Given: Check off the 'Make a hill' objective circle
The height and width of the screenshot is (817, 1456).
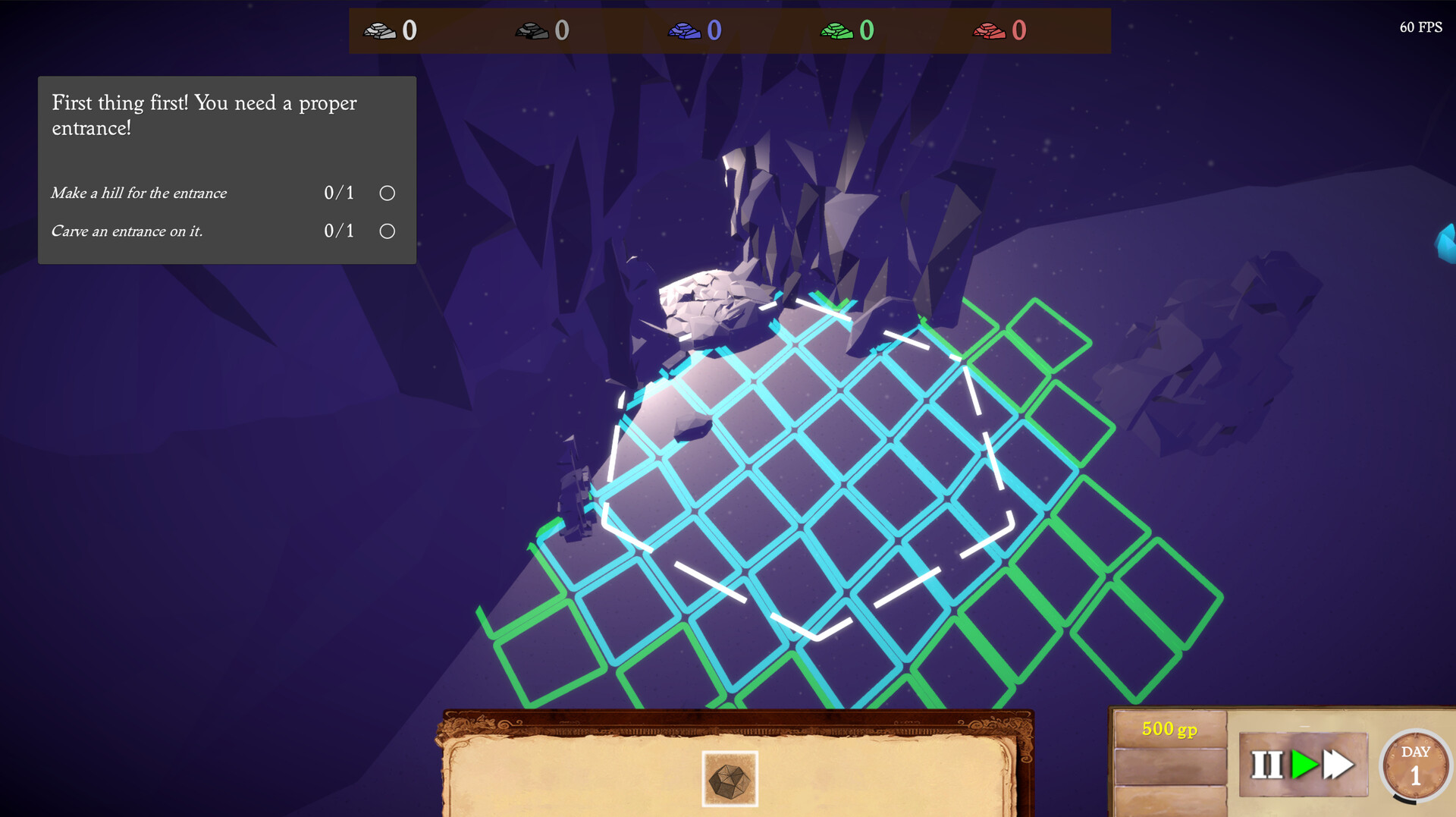Looking at the screenshot, I should [386, 193].
